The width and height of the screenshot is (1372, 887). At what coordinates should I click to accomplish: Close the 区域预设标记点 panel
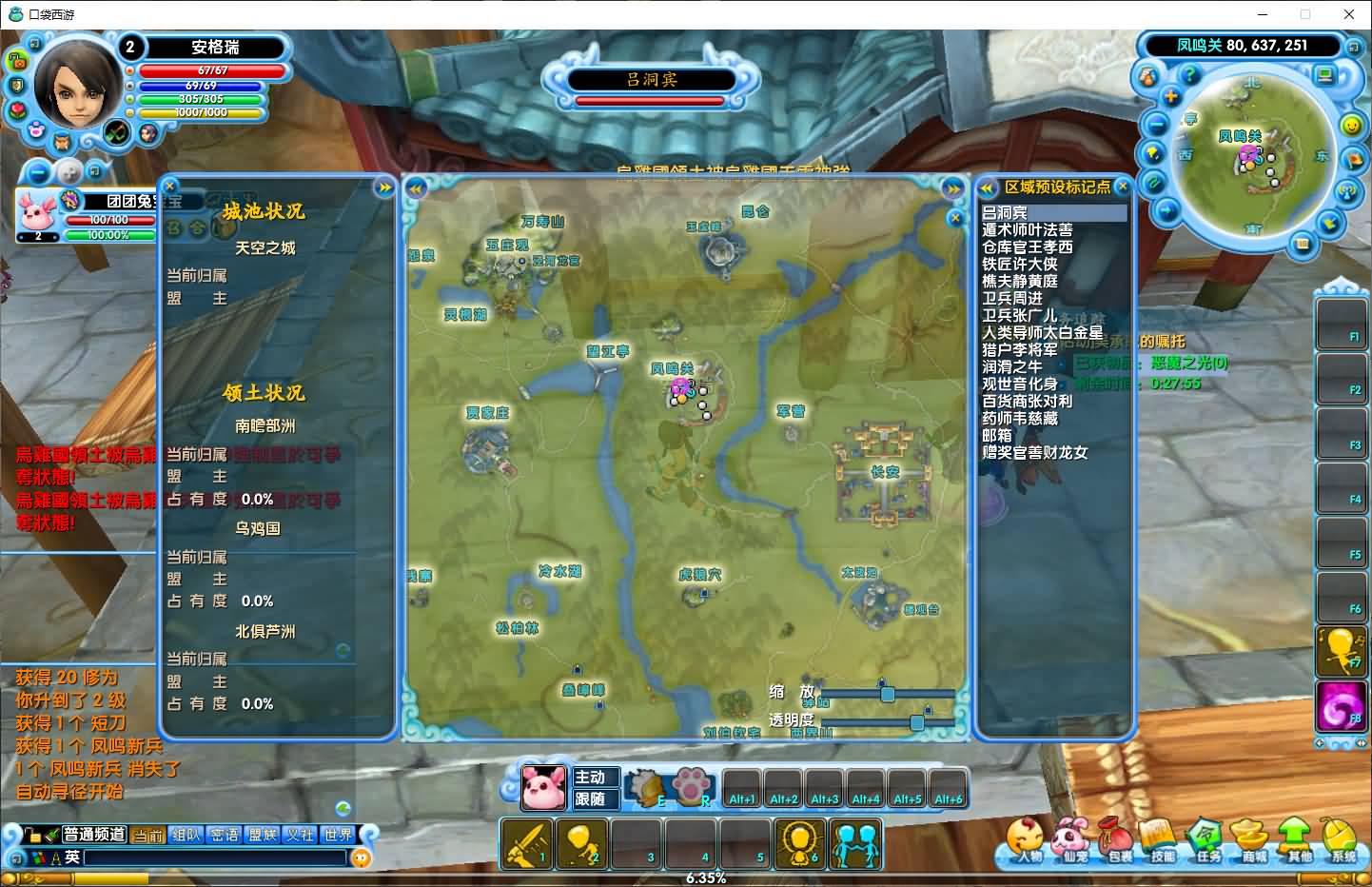[x=1123, y=187]
